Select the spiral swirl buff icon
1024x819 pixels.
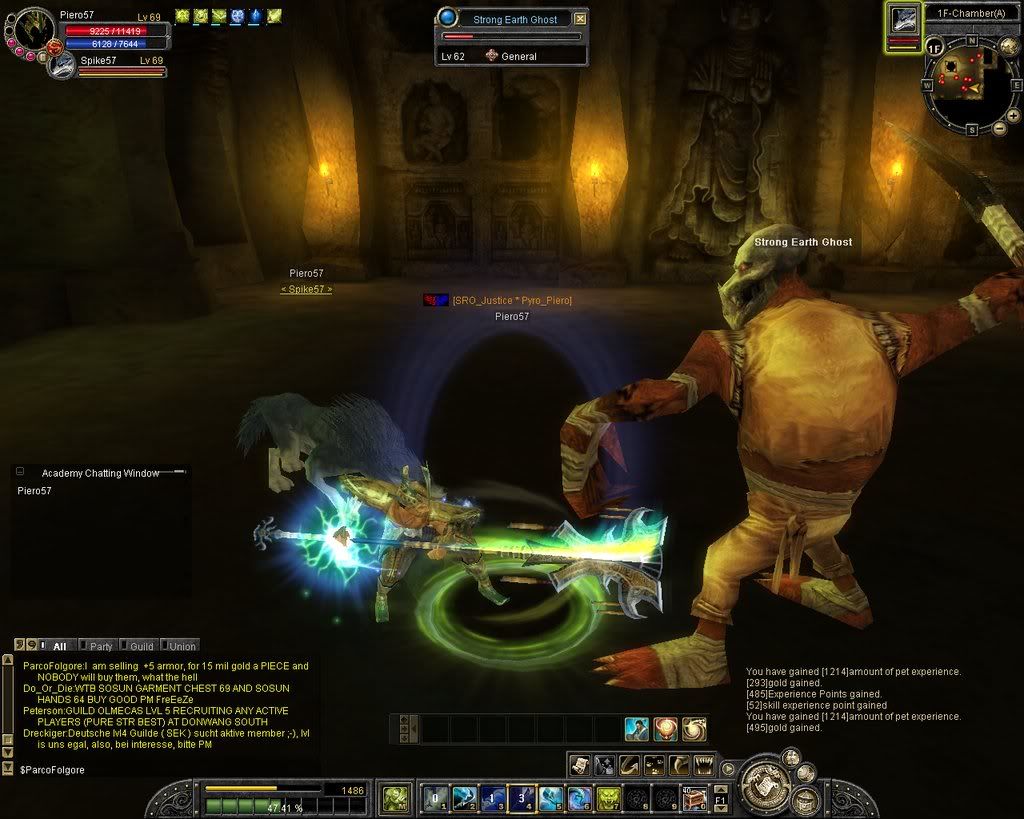click(694, 730)
